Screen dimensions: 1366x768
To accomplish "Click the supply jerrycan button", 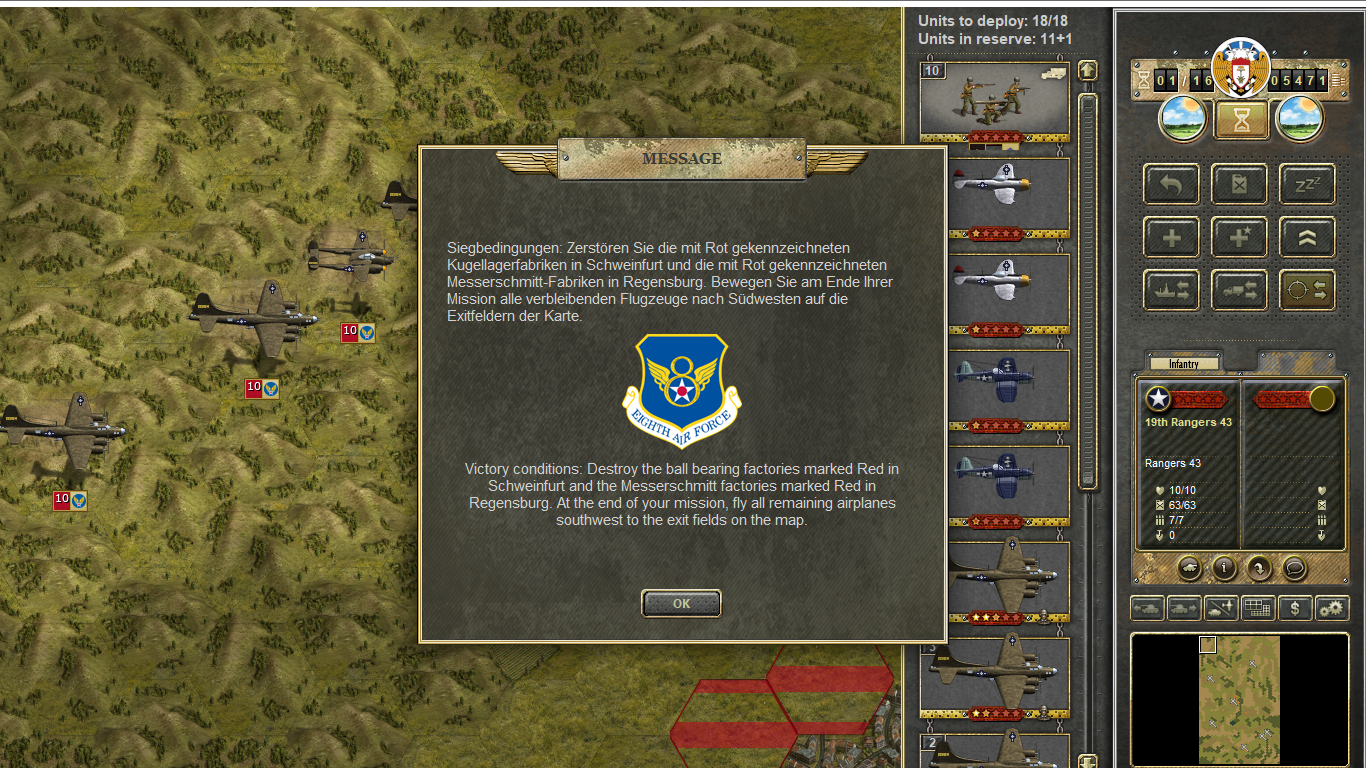I will 1239,185.
